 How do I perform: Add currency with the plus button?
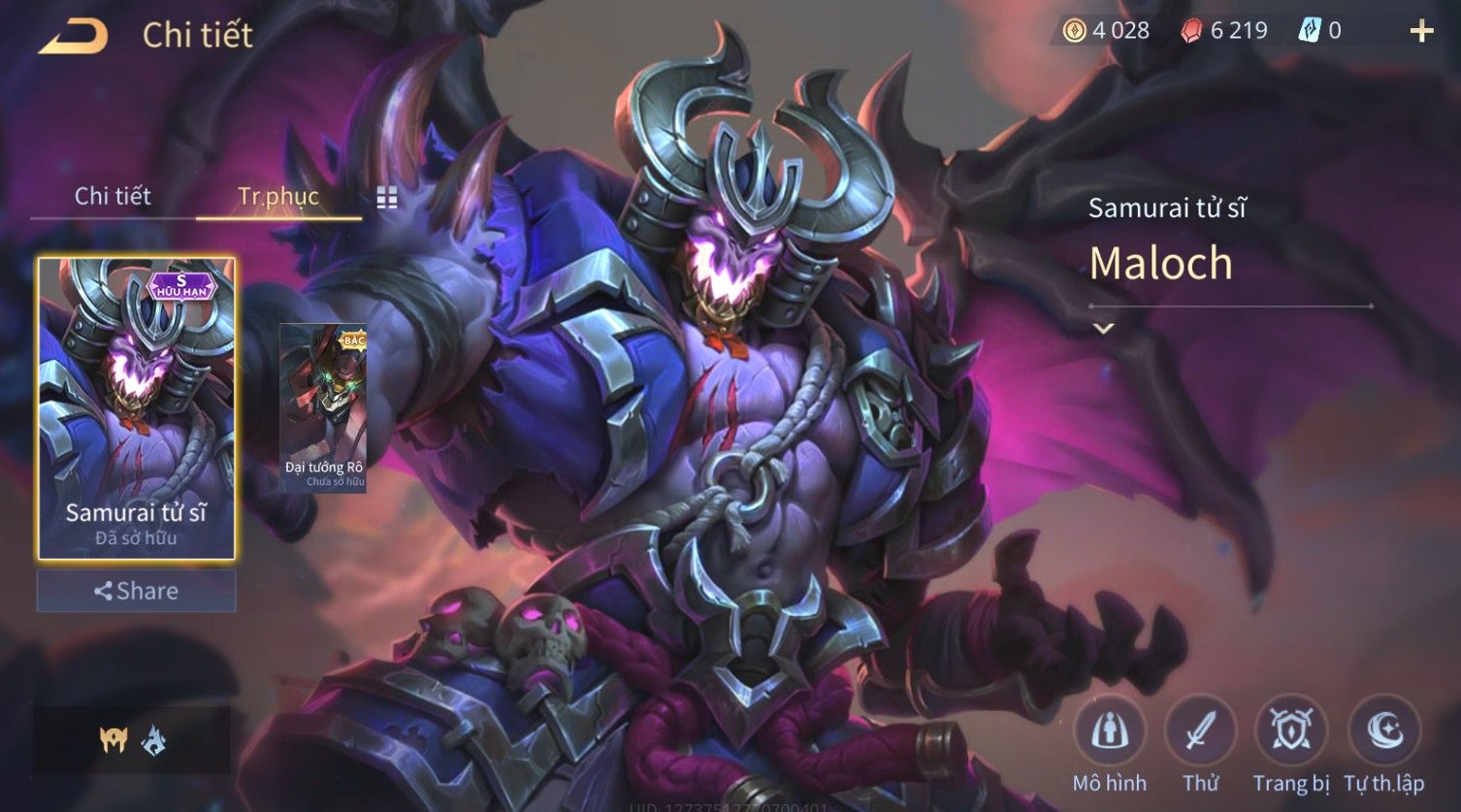[1421, 32]
